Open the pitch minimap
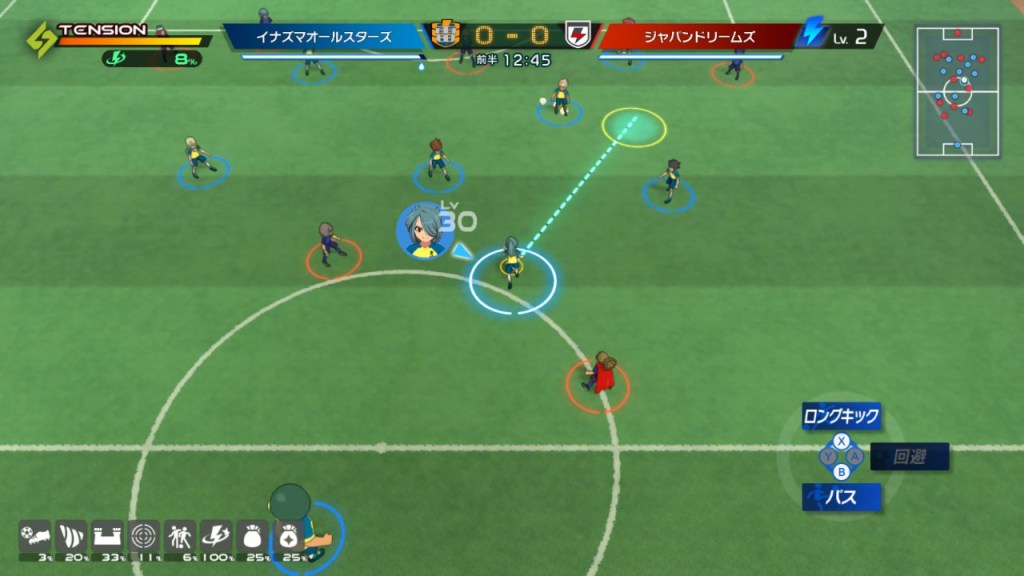This screenshot has height=576, width=1024. [x=957, y=92]
